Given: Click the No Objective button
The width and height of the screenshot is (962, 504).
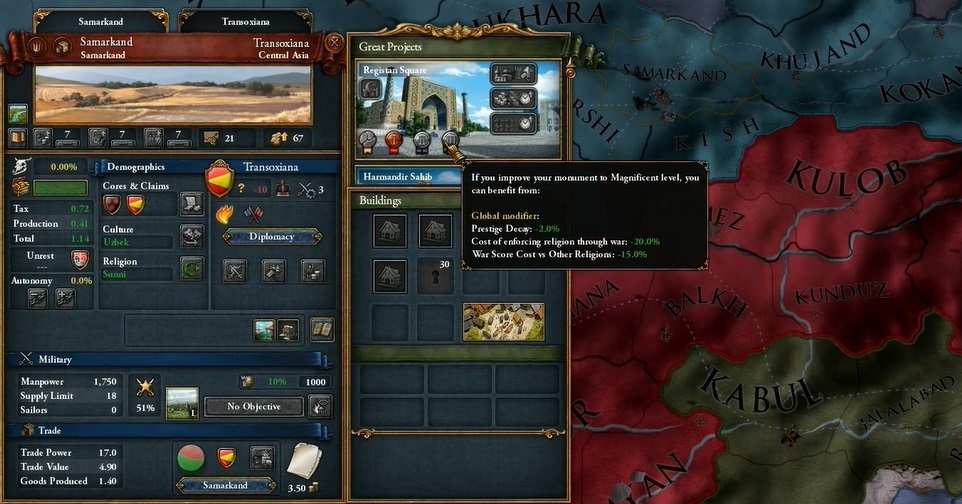Looking at the screenshot, I should pos(253,406).
